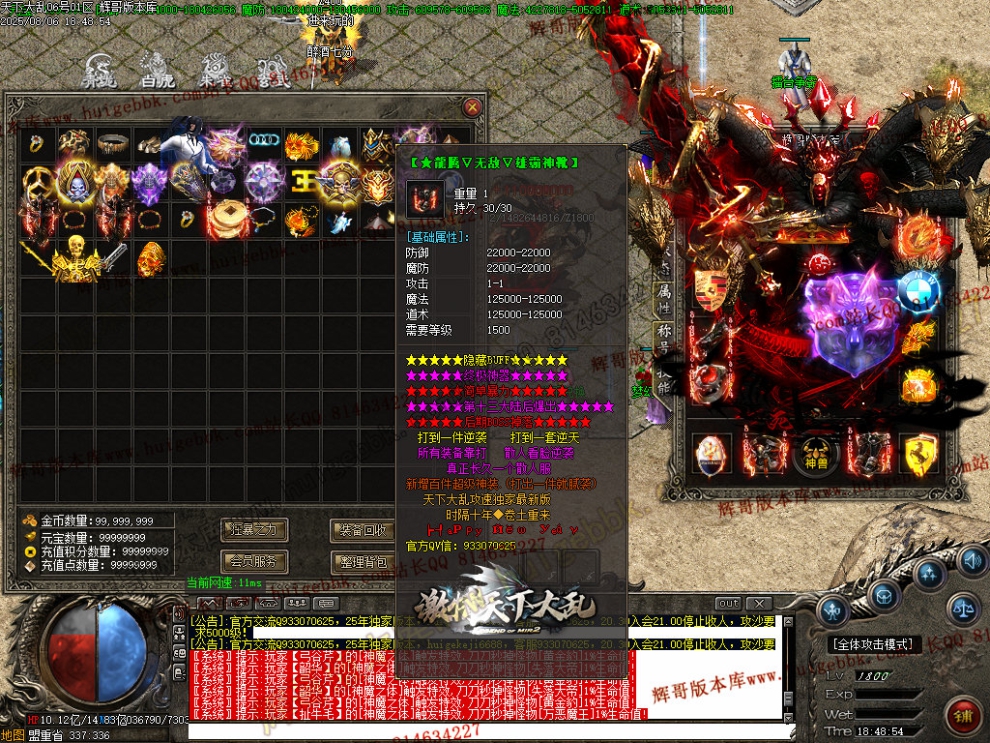Image resolution: width=990 pixels, height=743 pixels.
Task: Close the inventory bag window
Action: click(x=472, y=107)
